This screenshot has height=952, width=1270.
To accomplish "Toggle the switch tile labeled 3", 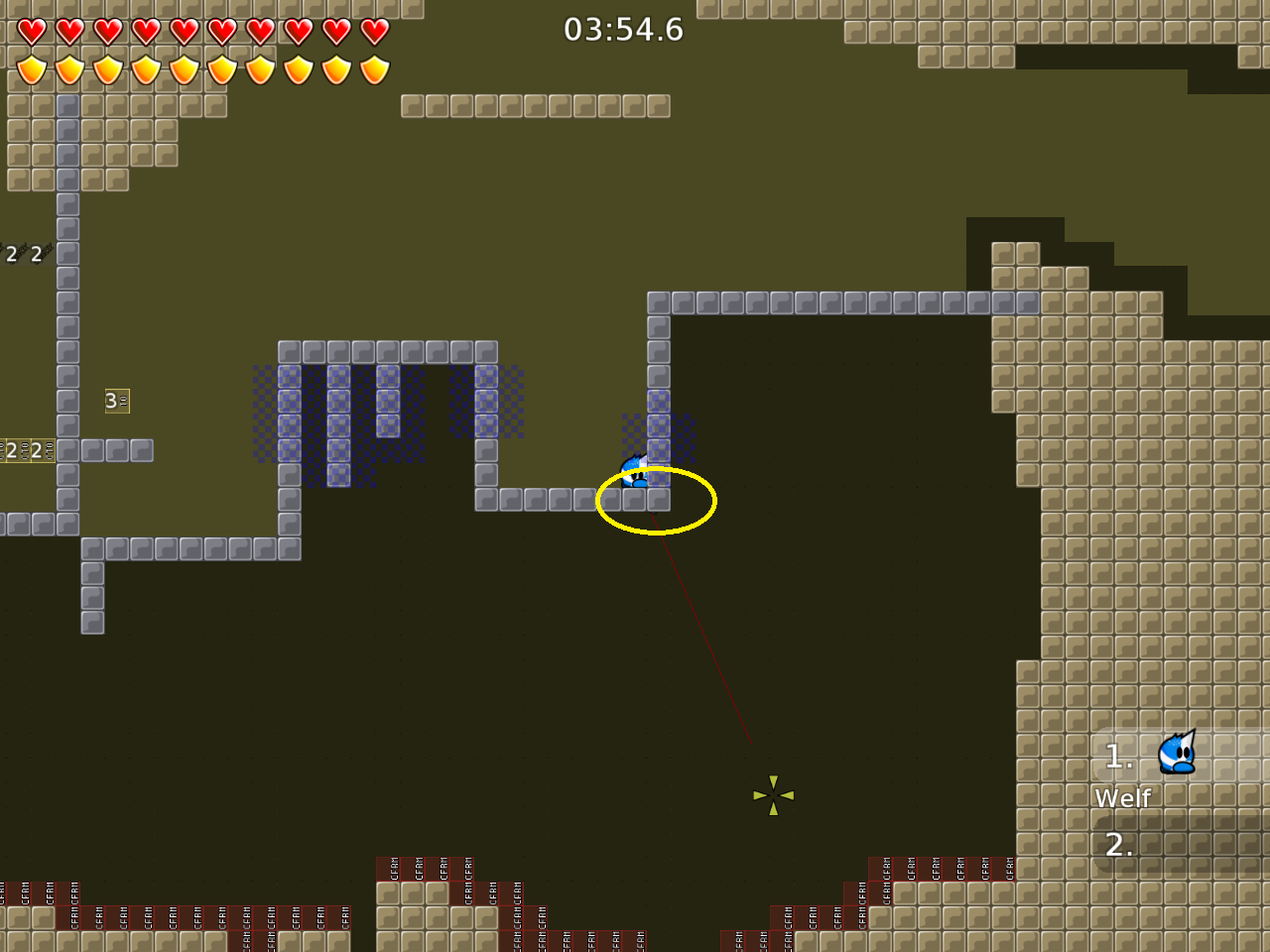I will 116,401.
